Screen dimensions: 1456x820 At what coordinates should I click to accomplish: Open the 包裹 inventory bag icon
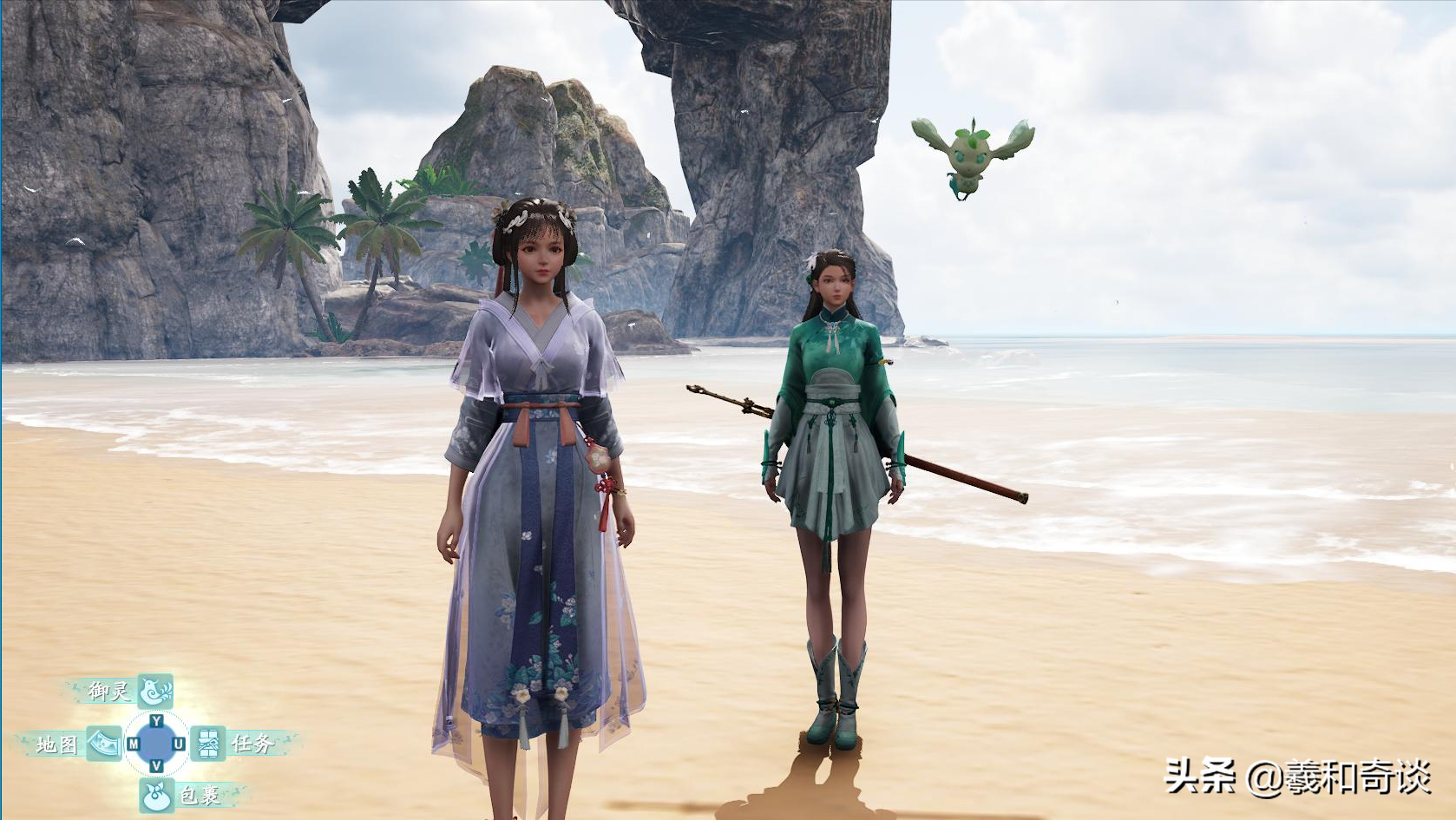click(x=156, y=795)
